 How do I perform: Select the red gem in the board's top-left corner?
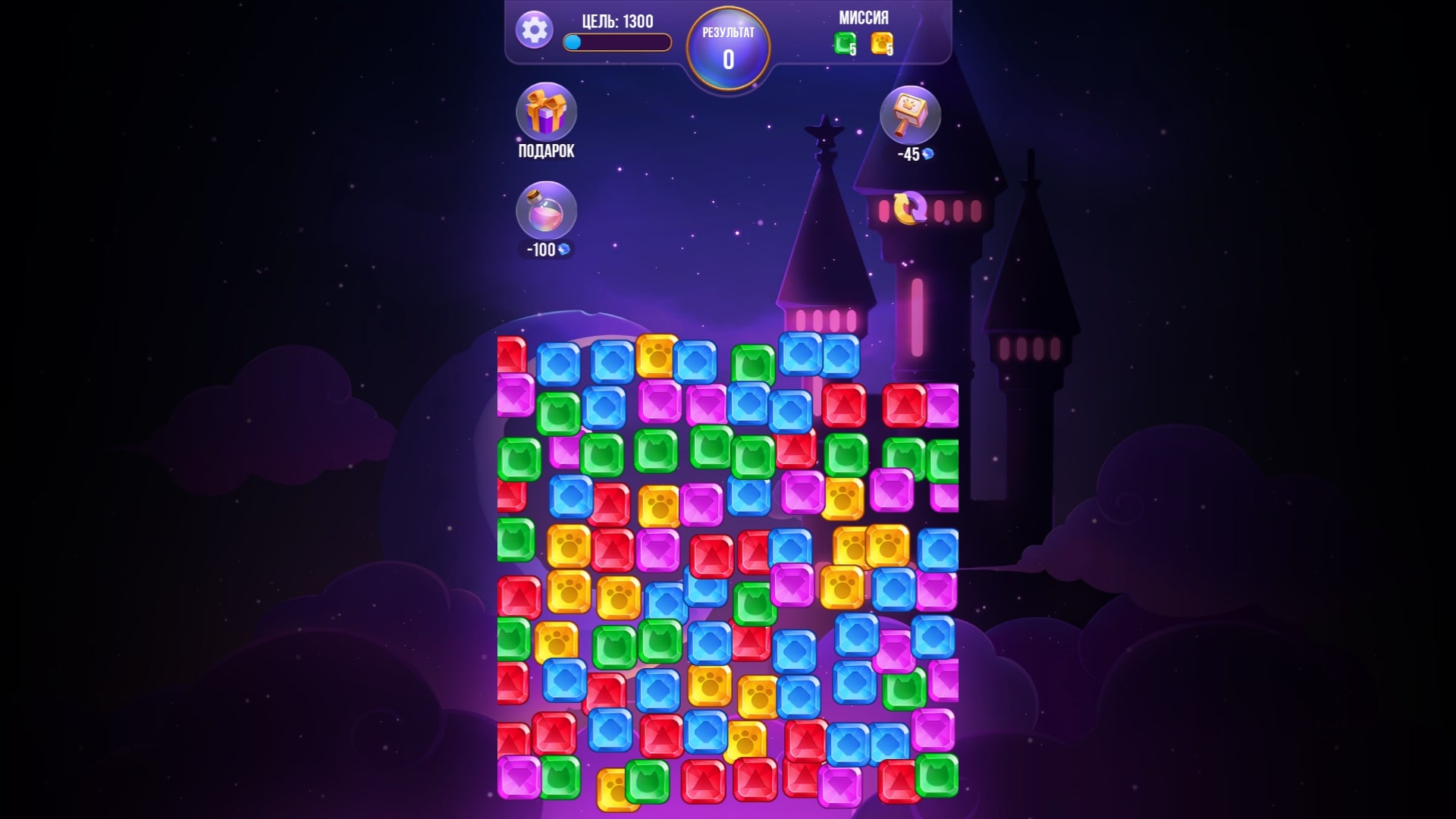513,354
